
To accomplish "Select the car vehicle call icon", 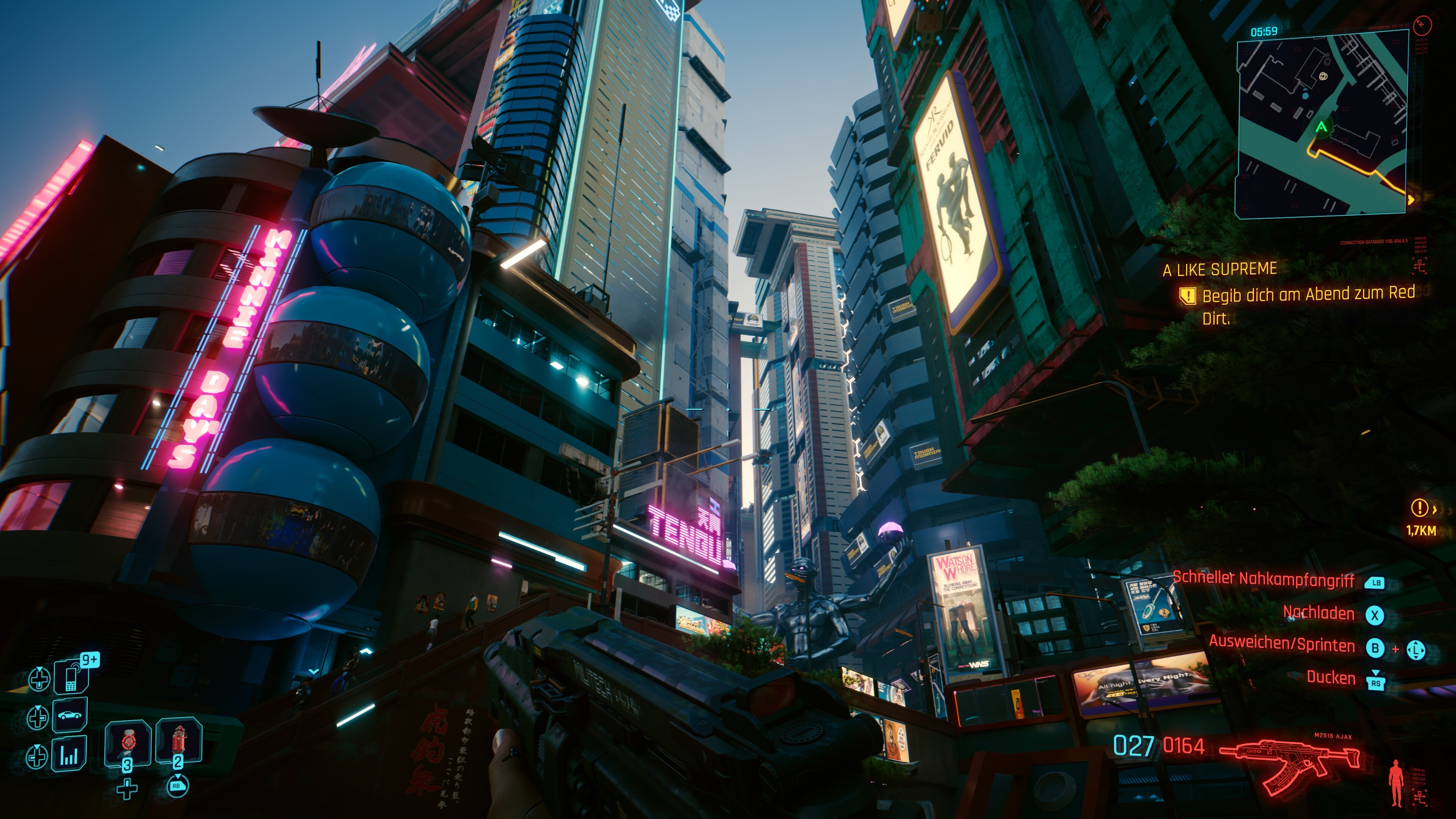I will [x=70, y=715].
